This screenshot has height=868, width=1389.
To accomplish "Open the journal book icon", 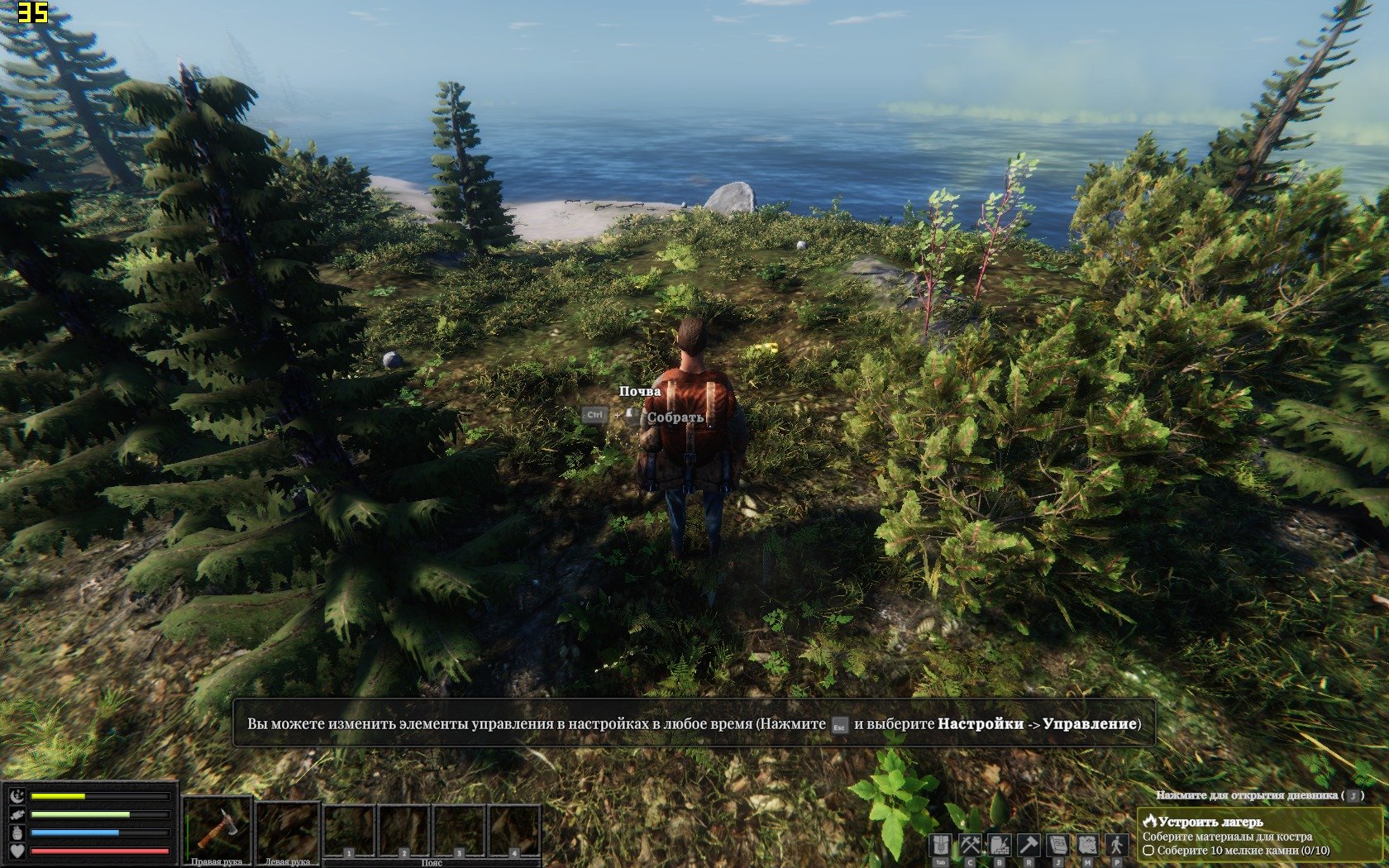I will click(1058, 846).
